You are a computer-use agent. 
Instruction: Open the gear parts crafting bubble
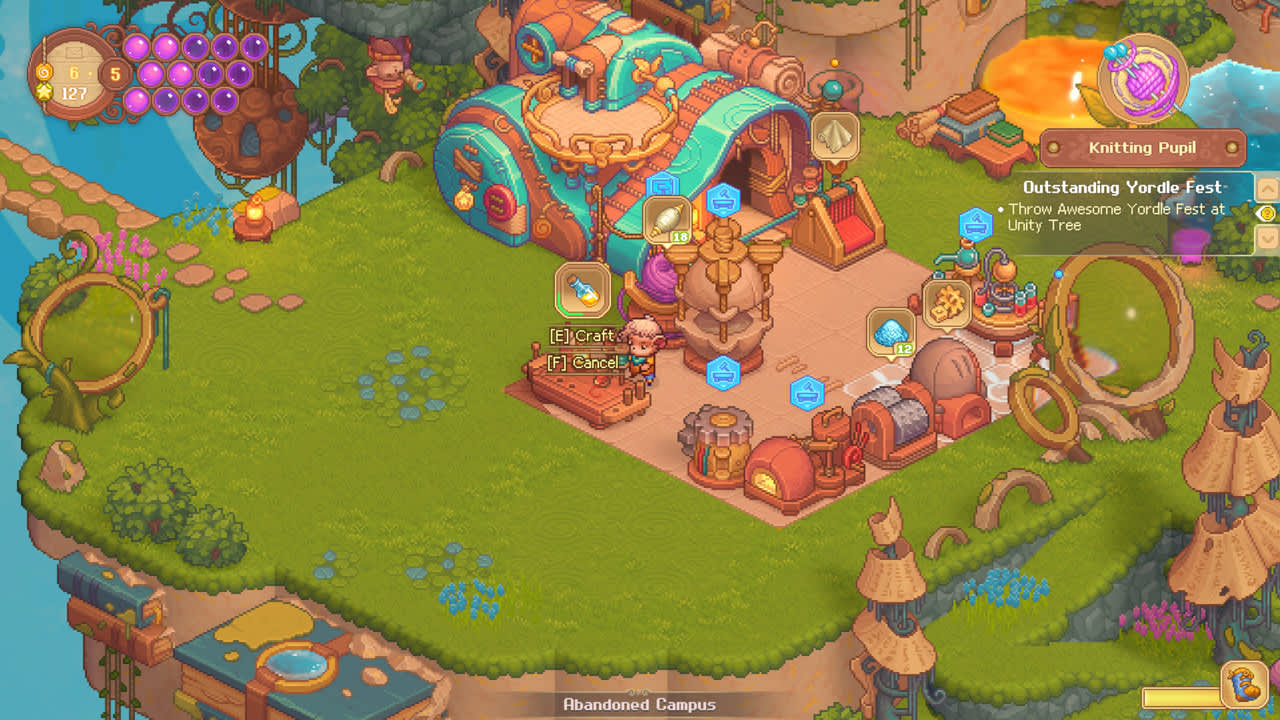tap(946, 305)
